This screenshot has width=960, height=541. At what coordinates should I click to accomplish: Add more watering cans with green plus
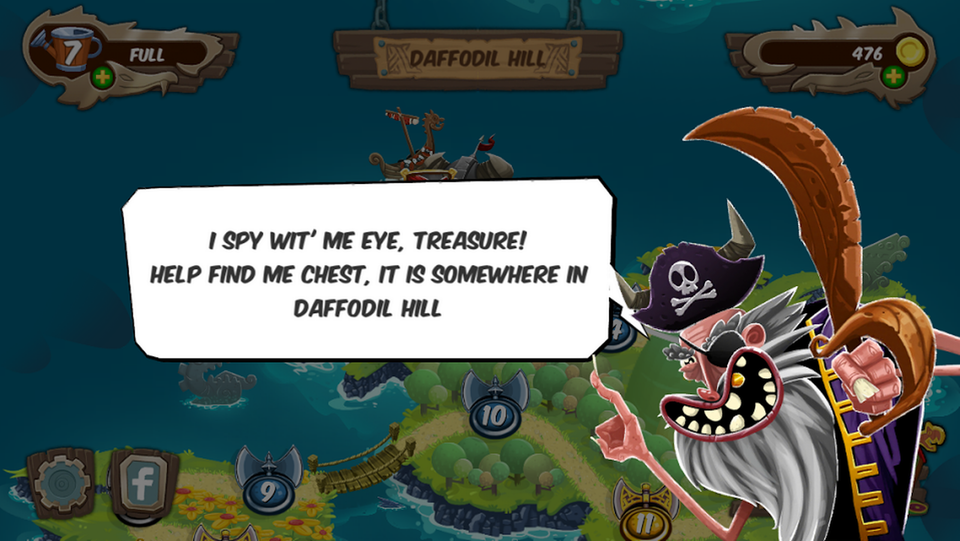click(x=102, y=77)
